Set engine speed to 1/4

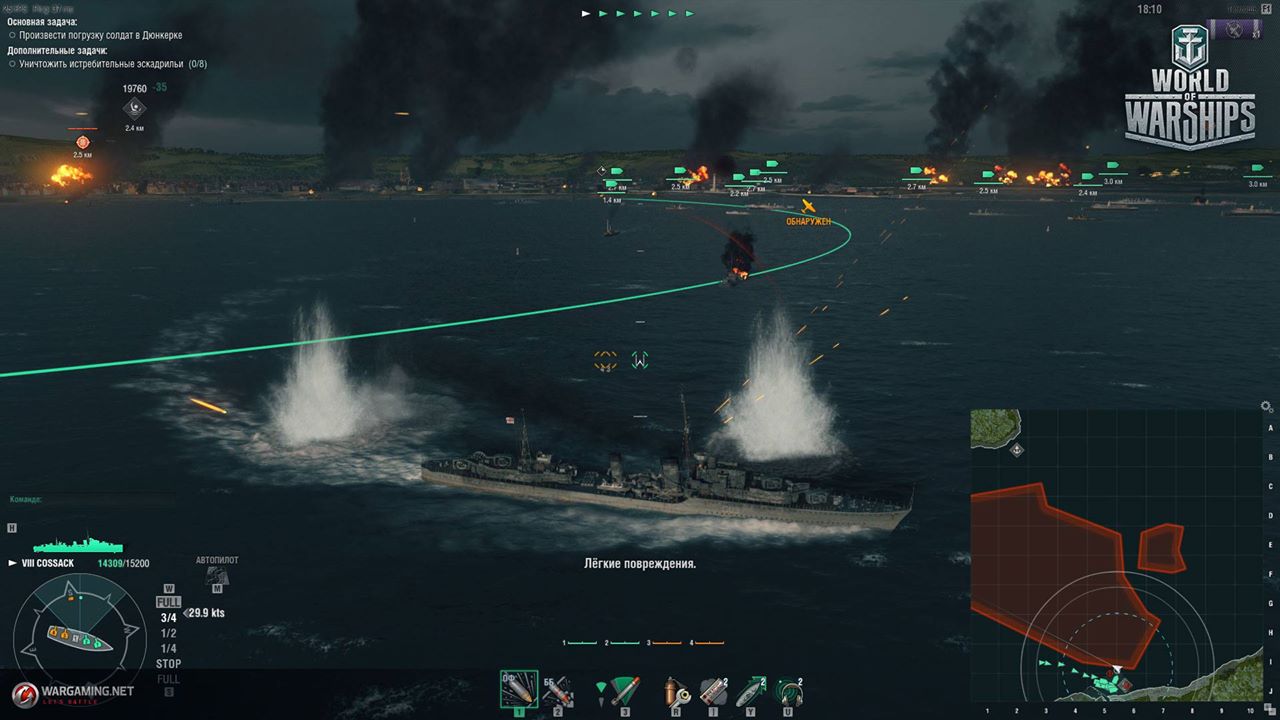(169, 648)
